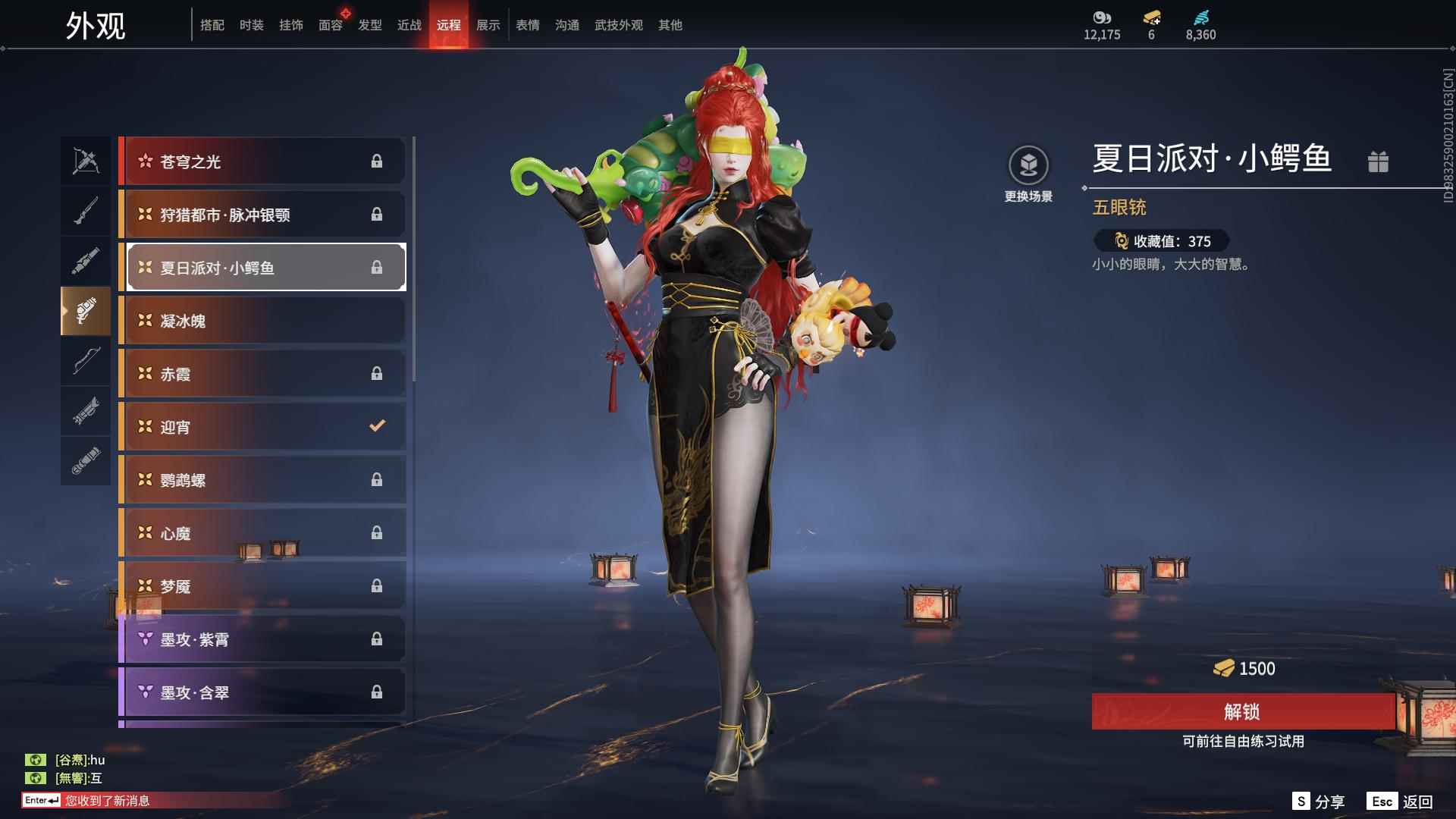Select the equipped 迎宵 skin row

262,427
